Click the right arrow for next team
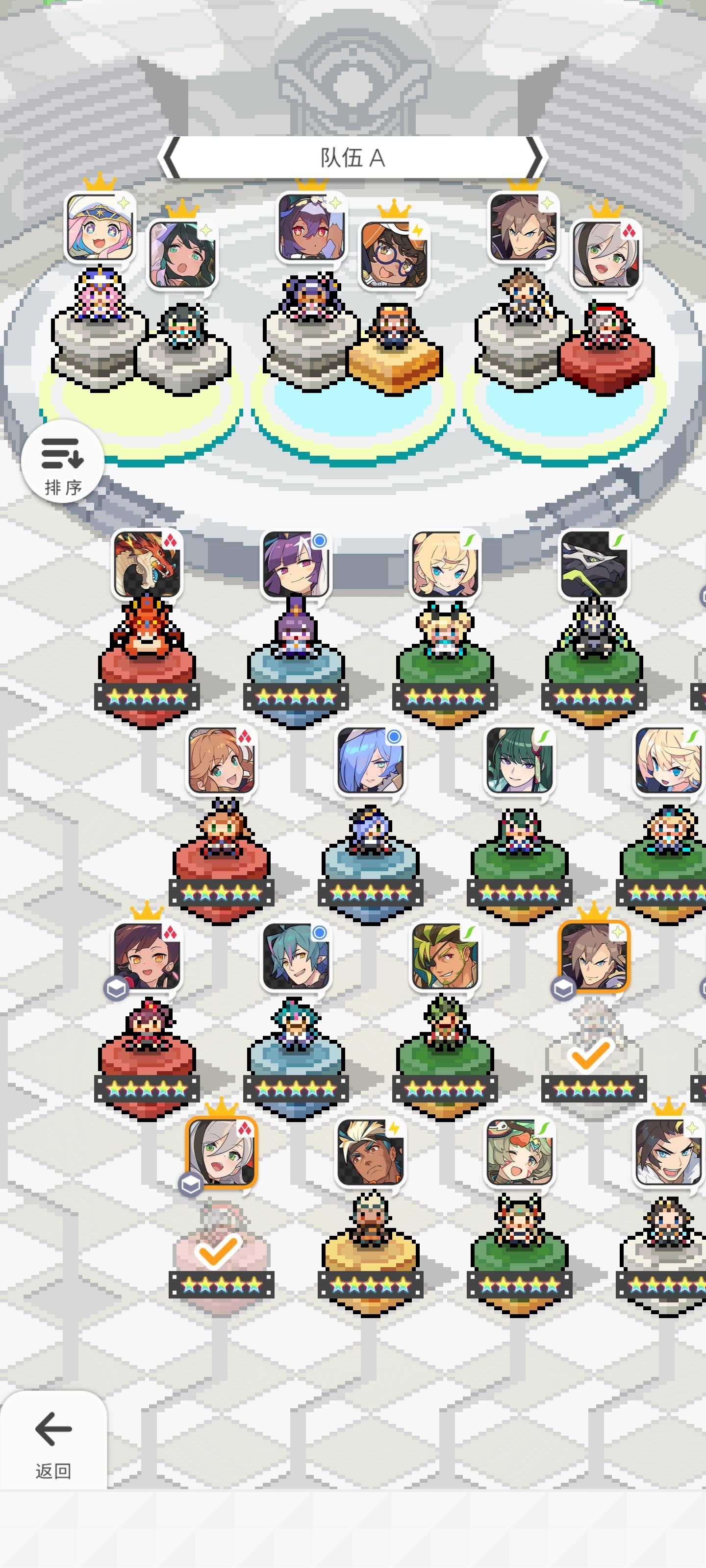 536,158
